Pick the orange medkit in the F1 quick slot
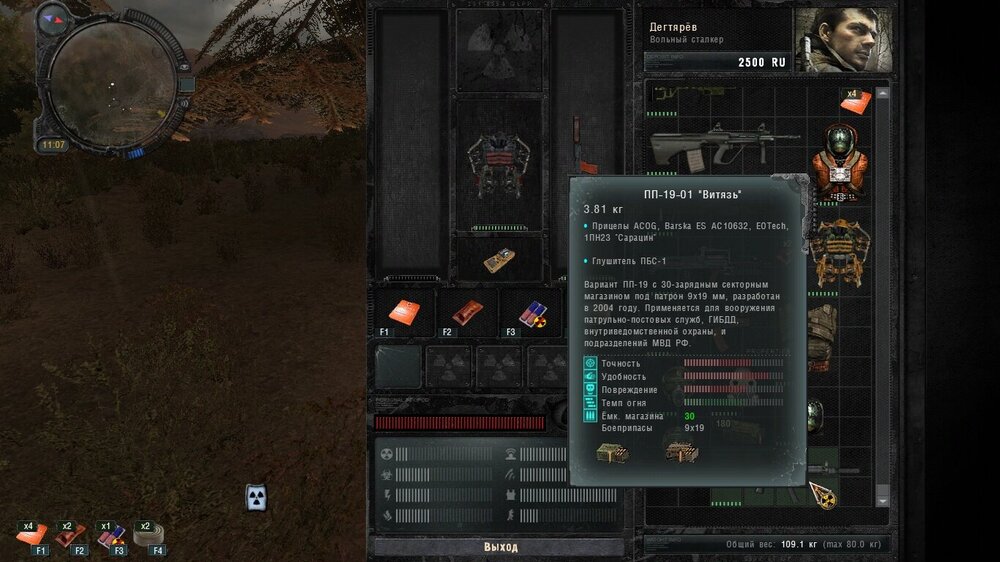This screenshot has height=562, width=1000. coord(407,311)
